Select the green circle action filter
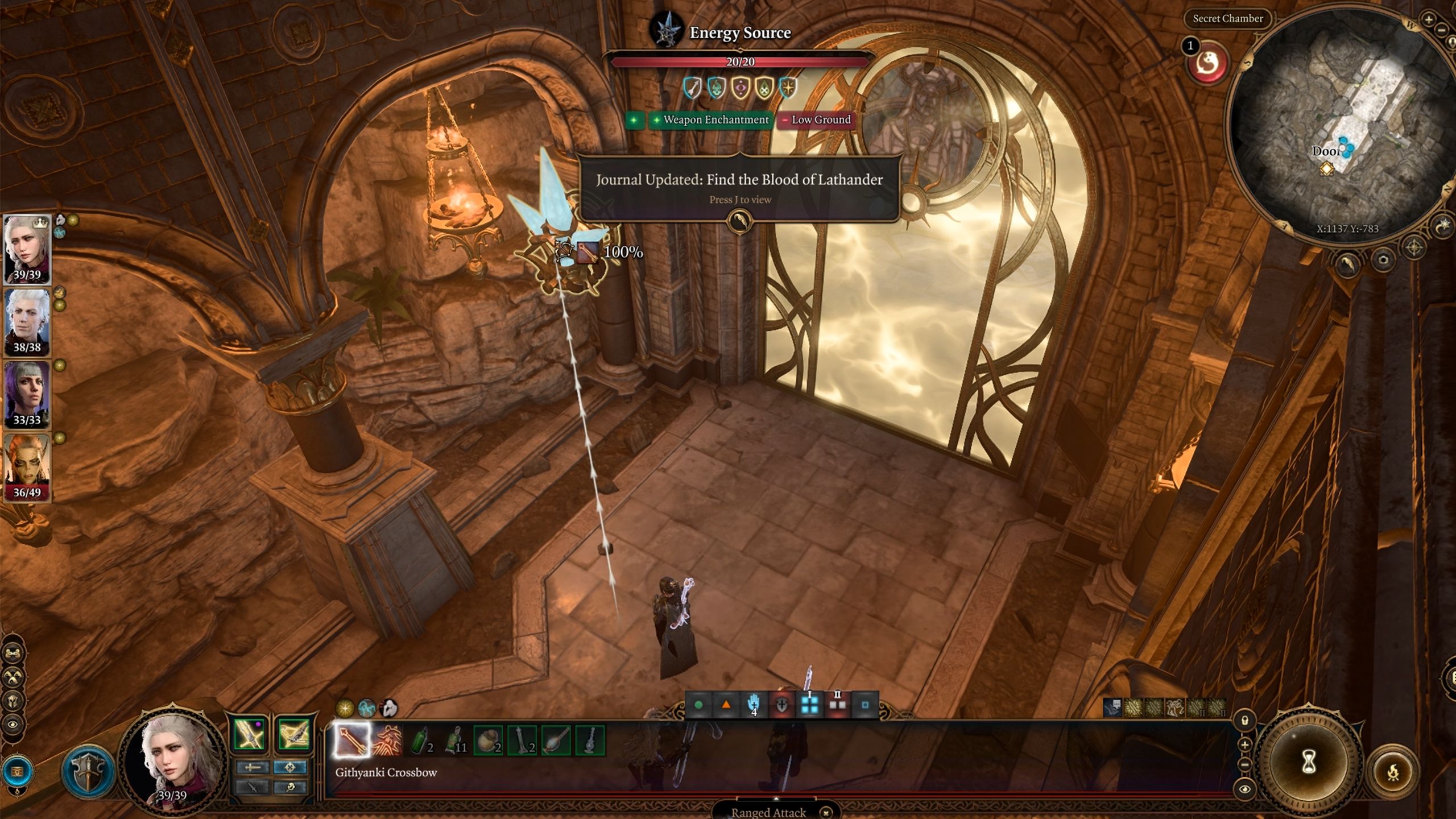This screenshot has width=1456, height=819. pyautogui.click(x=698, y=705)
